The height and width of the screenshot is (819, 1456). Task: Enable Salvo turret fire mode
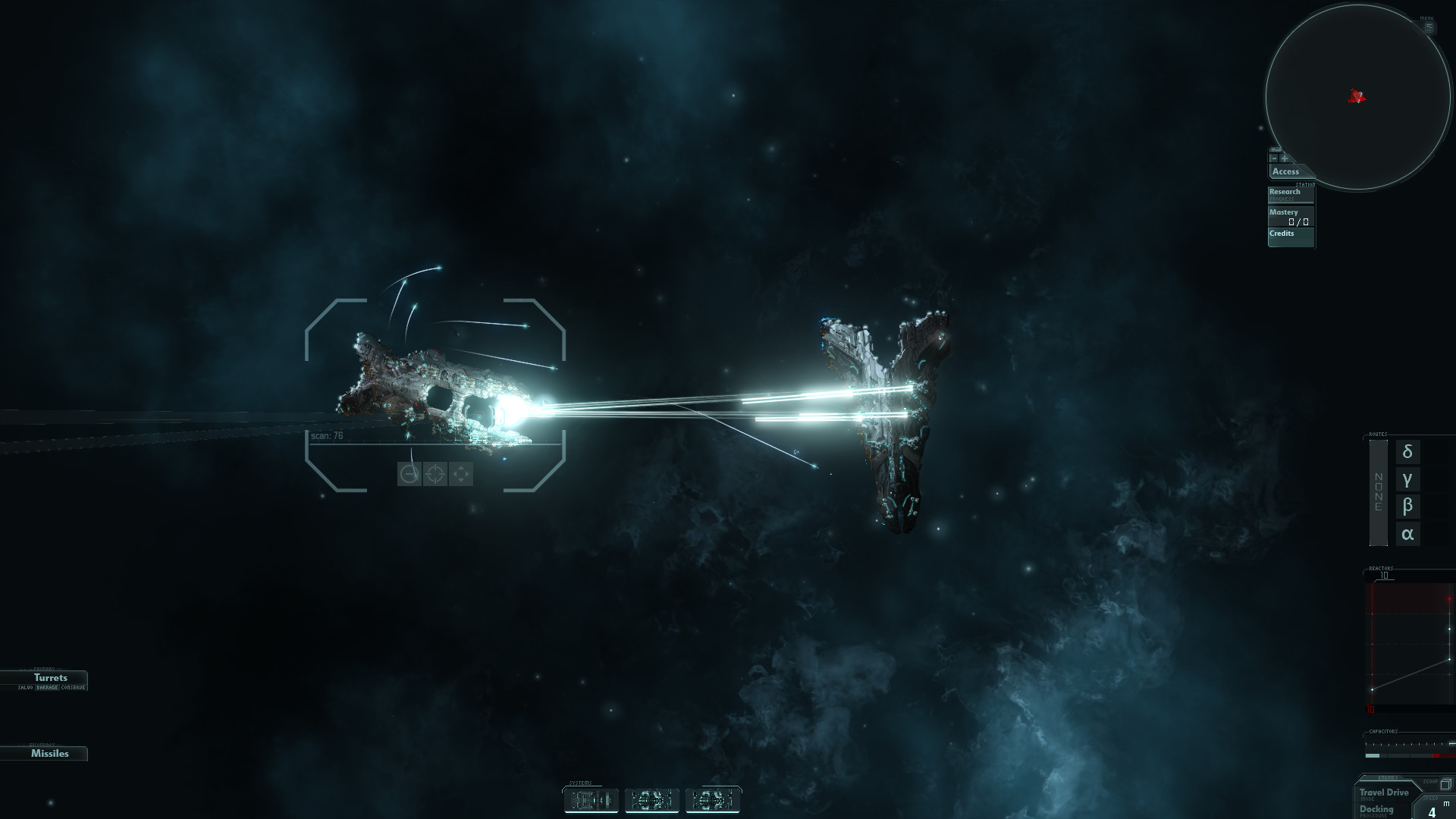coord(25,688)
